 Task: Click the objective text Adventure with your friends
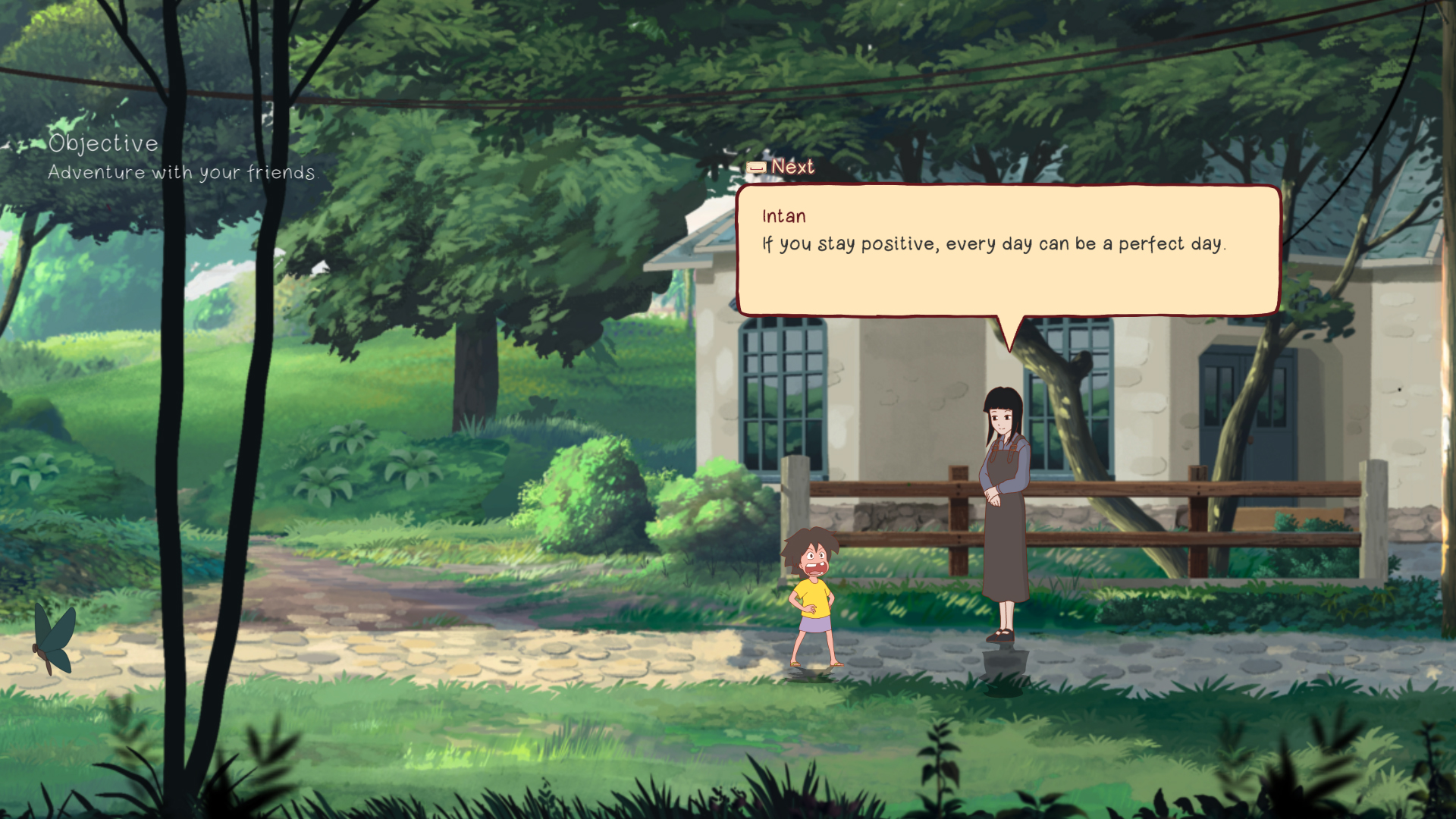click(x=182, y=172)
